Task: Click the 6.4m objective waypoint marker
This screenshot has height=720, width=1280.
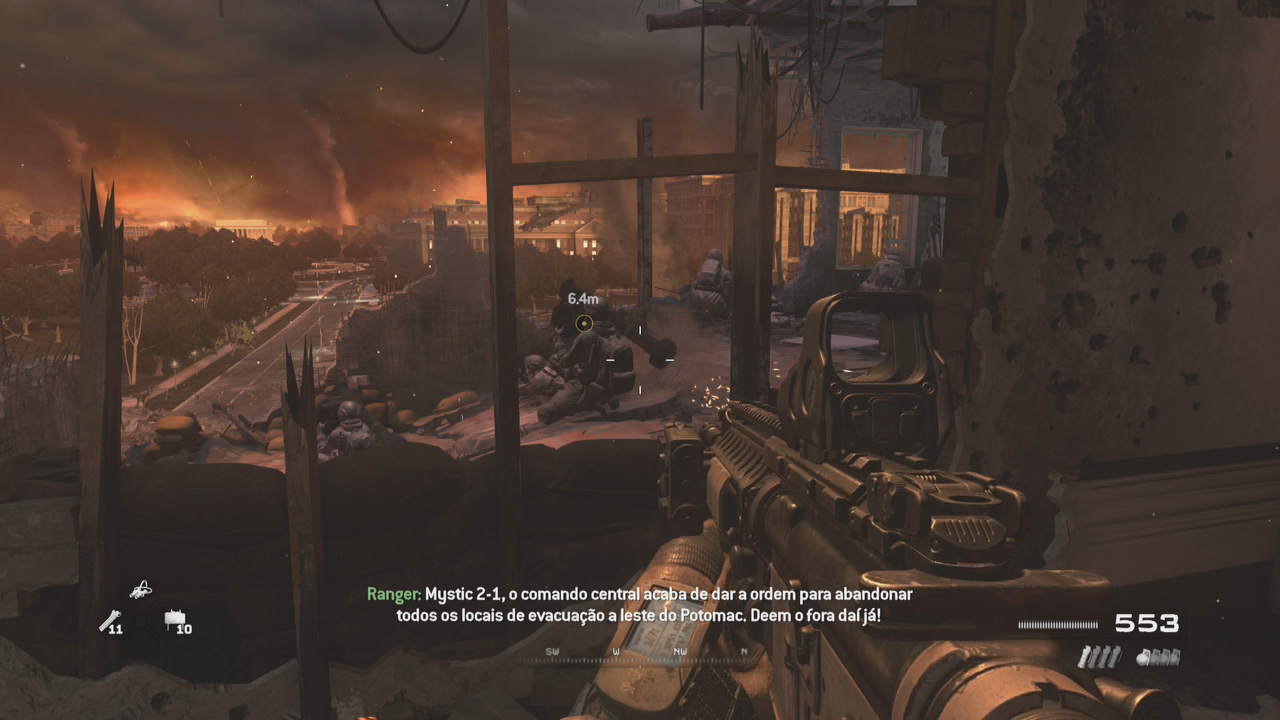Action: click(x=584, y=323)
